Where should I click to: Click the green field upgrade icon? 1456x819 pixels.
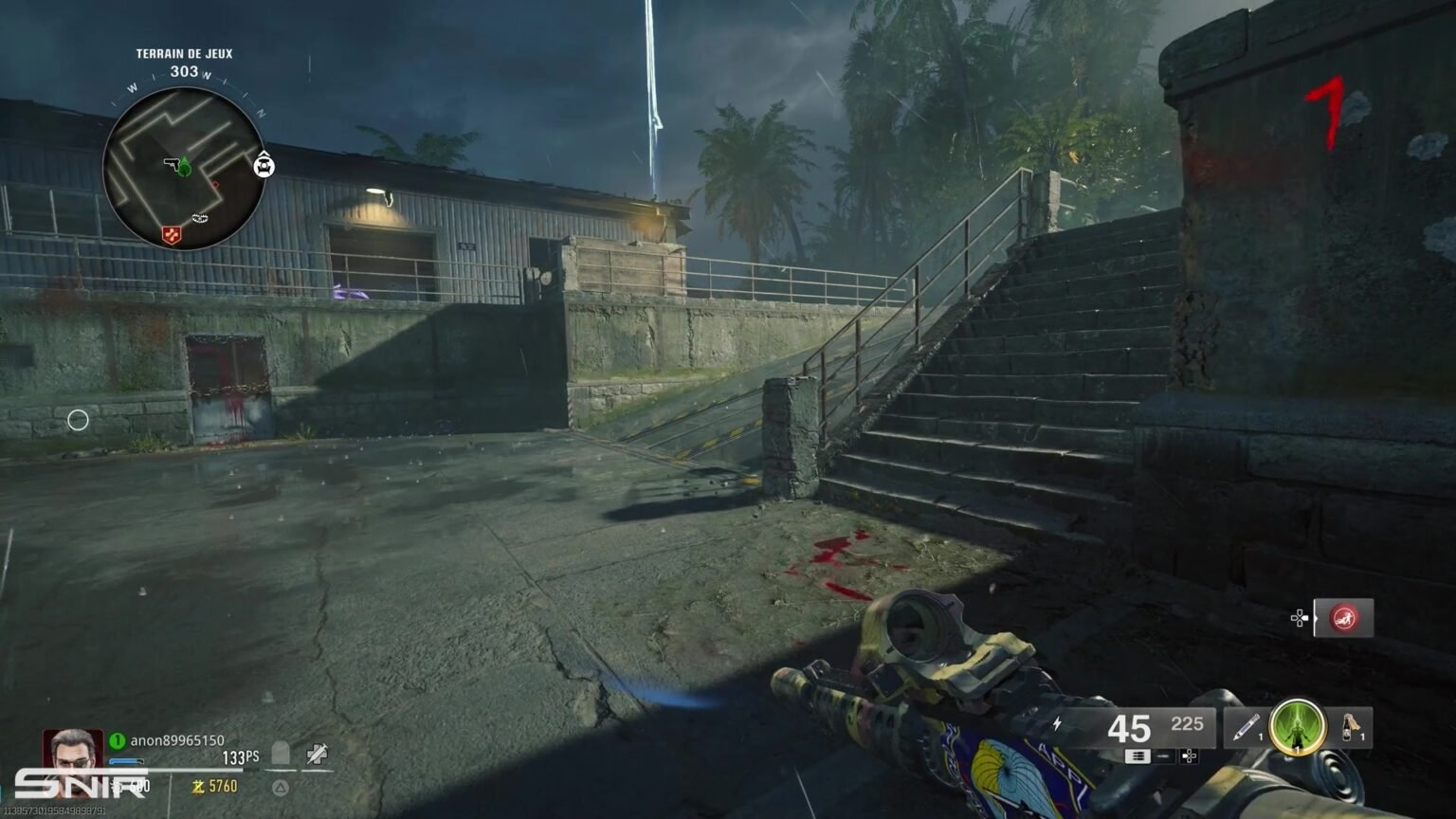coord(1297,730)
